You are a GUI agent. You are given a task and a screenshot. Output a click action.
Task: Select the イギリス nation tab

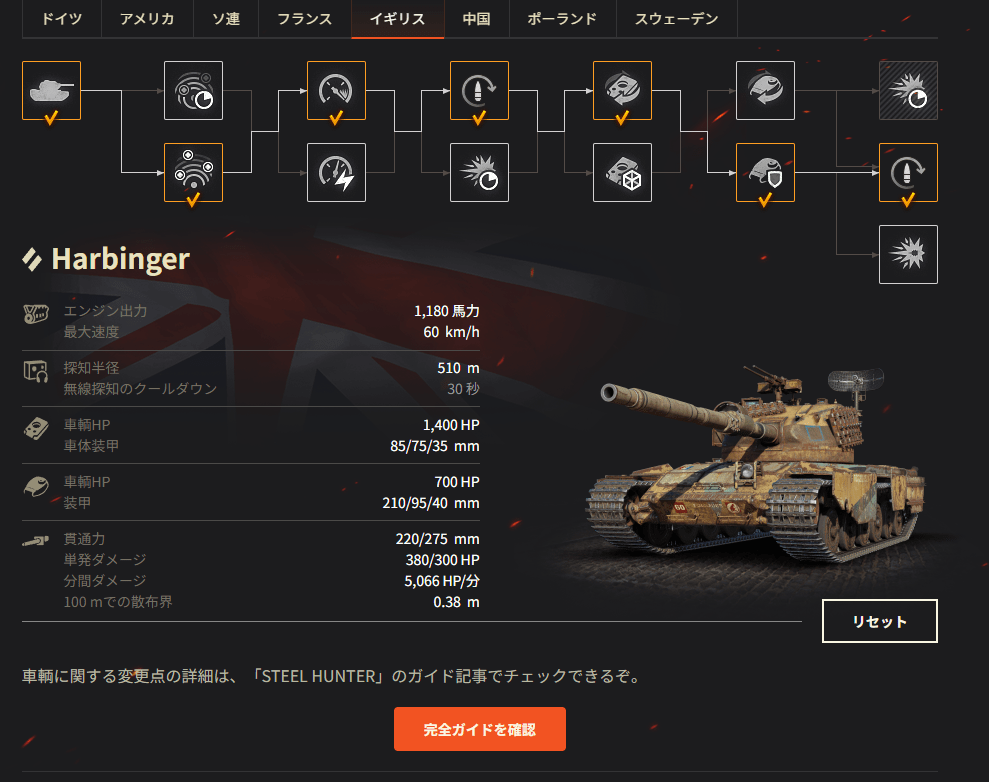(x=397, y=19)
